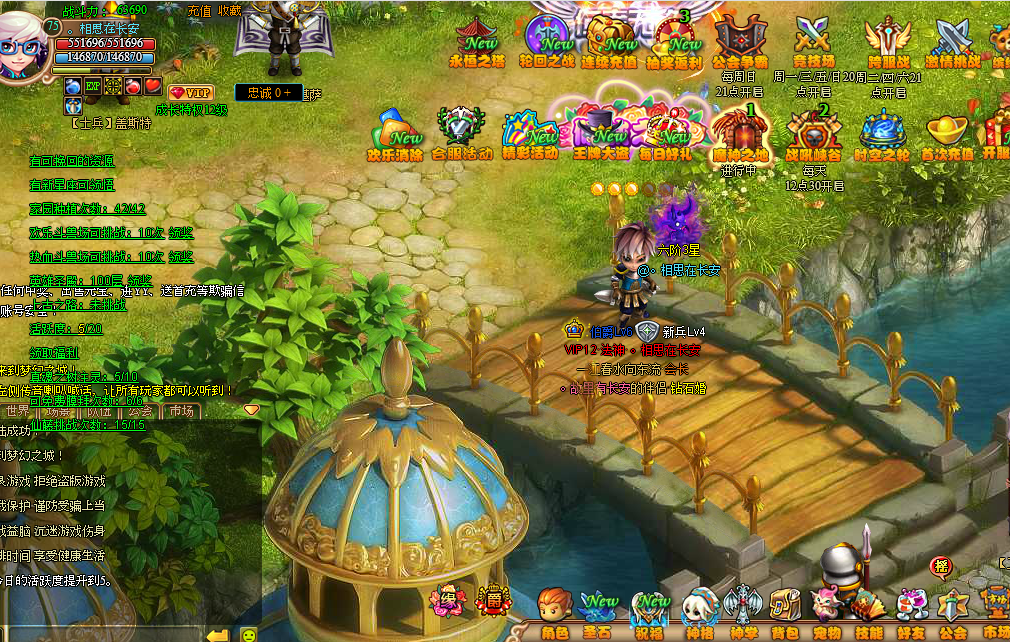
Task: Click the red VIP badge
Action: tap(191, 92)
